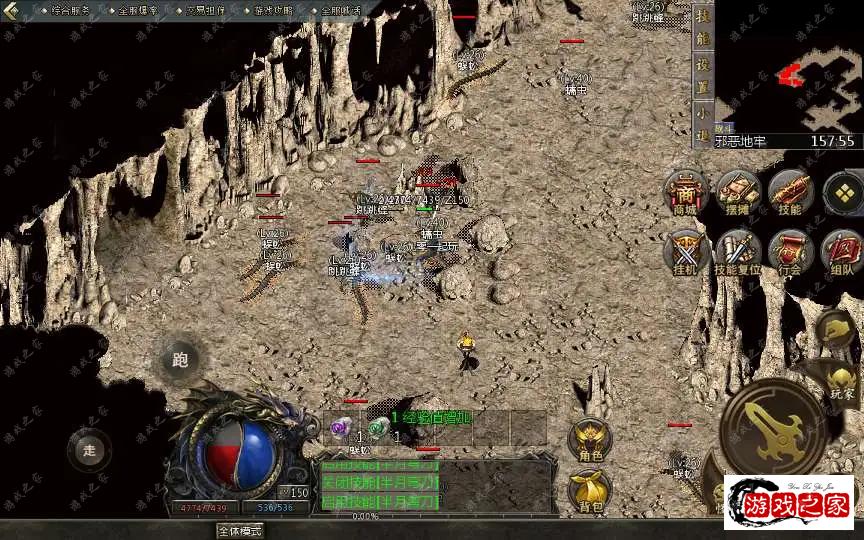The height and width of the screenshot is (540, 864).
Task: Toggle the 挂机 auto-battle icon
Action: coord(685,251)
